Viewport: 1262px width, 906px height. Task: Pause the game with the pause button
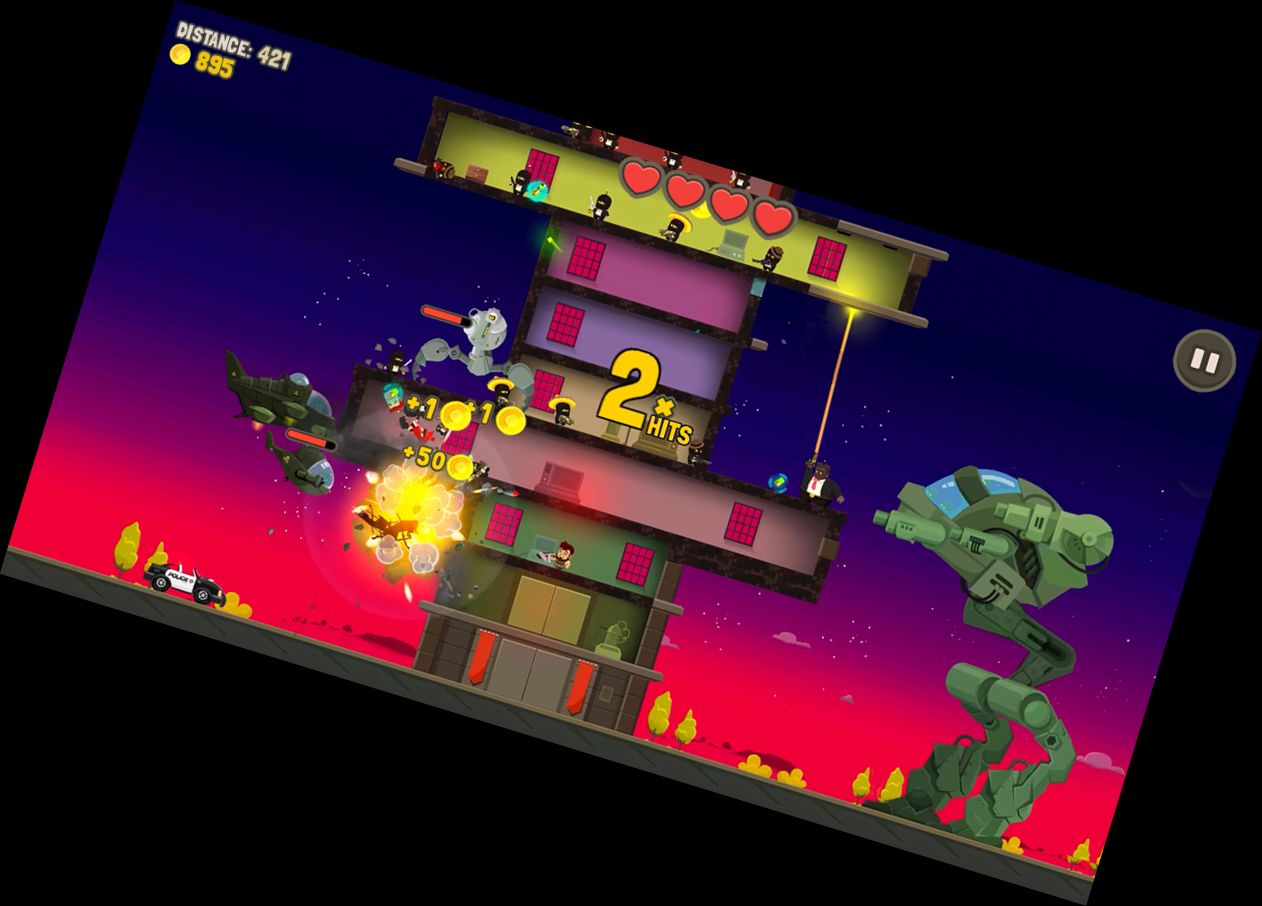pyautogui.click(x=1204, y=360)
